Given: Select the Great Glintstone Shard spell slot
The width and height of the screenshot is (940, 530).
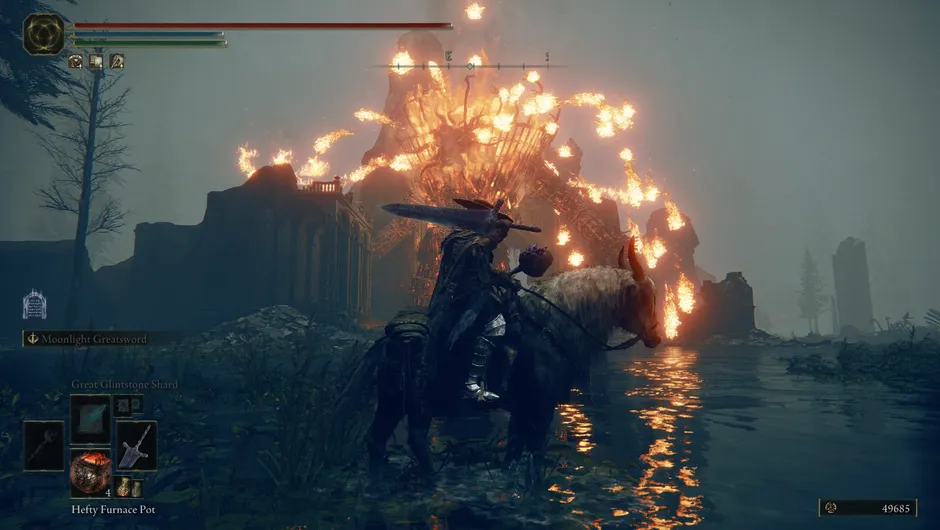Looking at the screenshot, I should click(x=90, y=416).
